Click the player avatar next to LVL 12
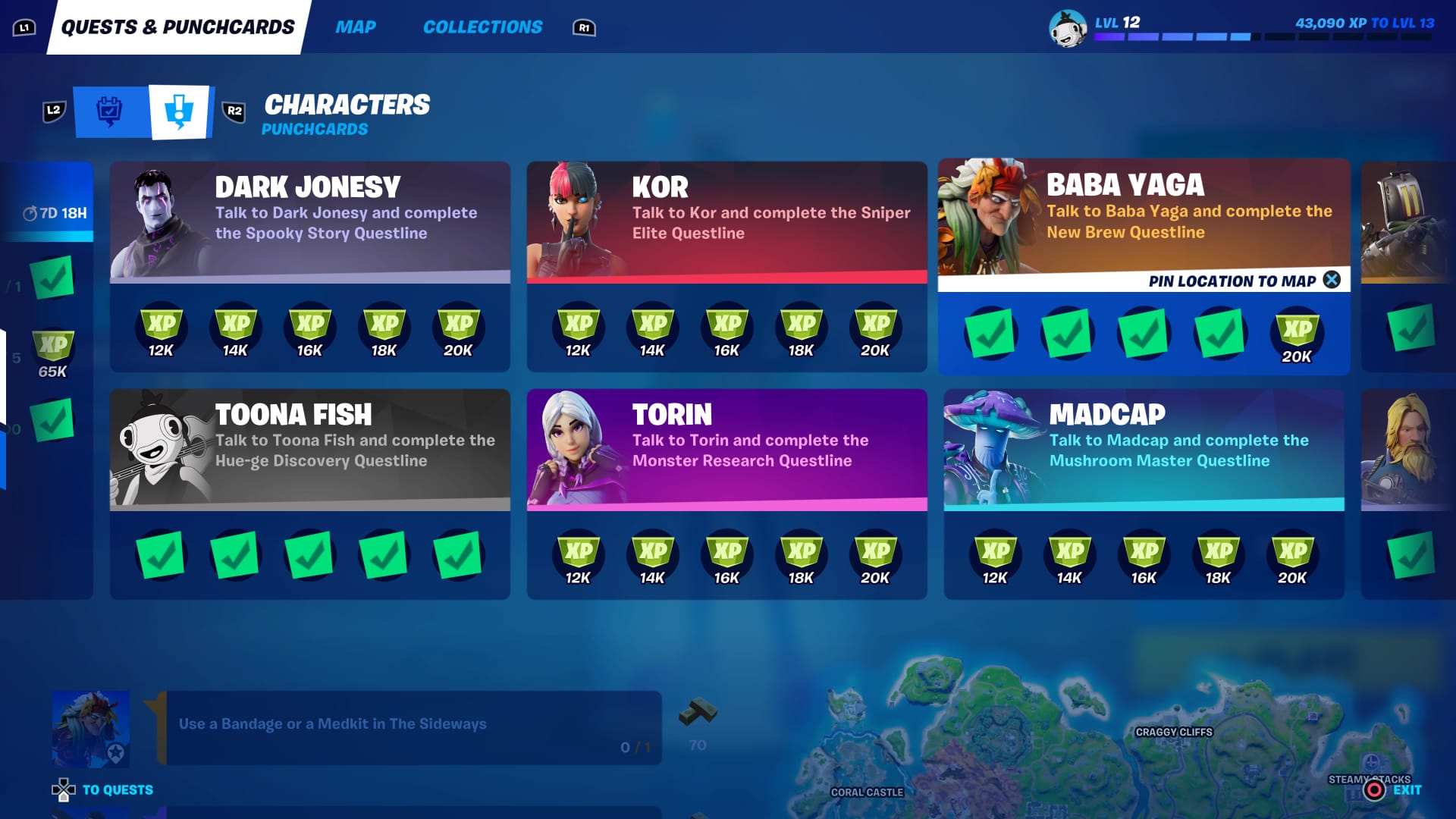Screen dimensions: 1456x819 click(1067, 29)
